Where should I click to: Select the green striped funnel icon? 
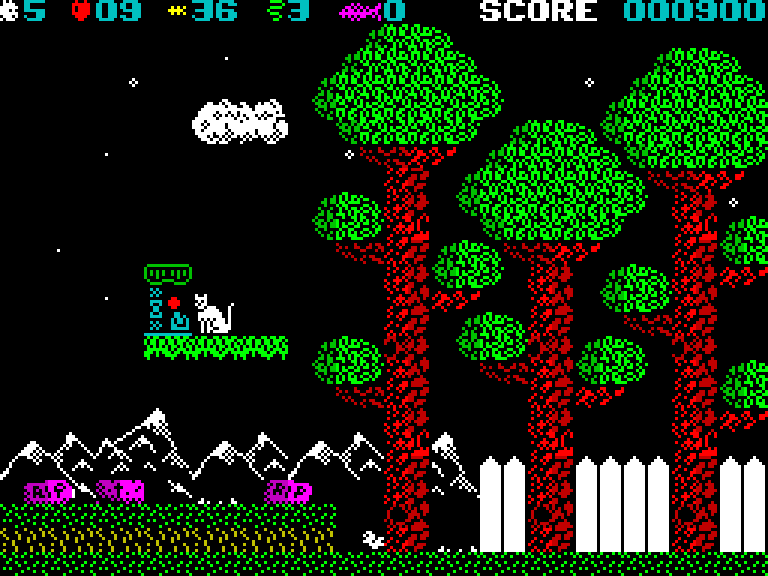point(275,12)
